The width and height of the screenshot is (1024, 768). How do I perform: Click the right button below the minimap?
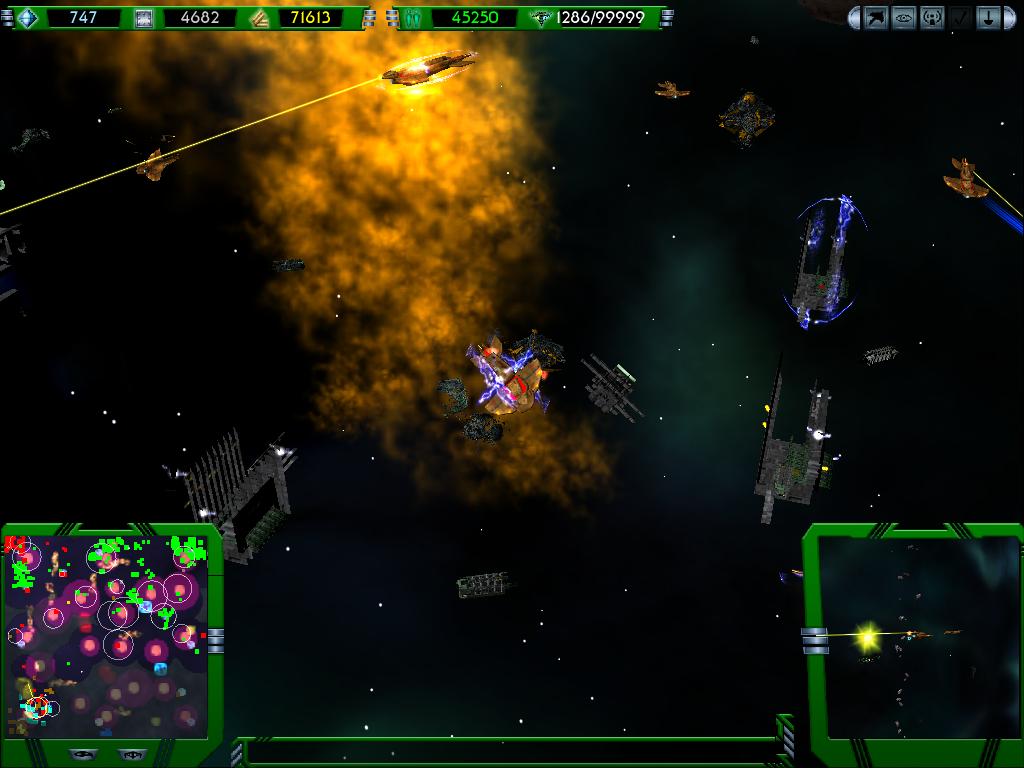[128, 754]
